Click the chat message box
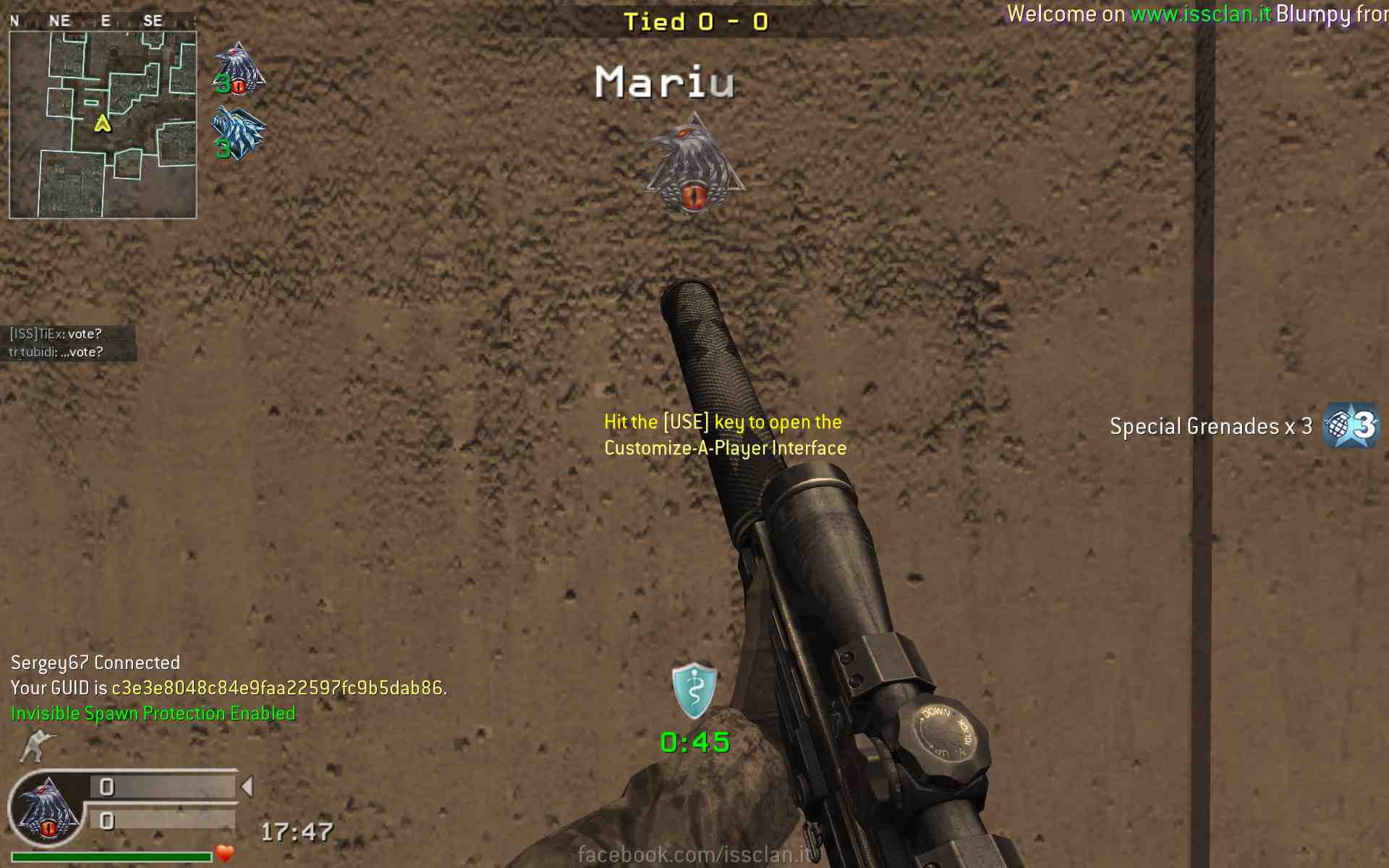Viewport: 1389px width, 868px height. pos(69,343)
